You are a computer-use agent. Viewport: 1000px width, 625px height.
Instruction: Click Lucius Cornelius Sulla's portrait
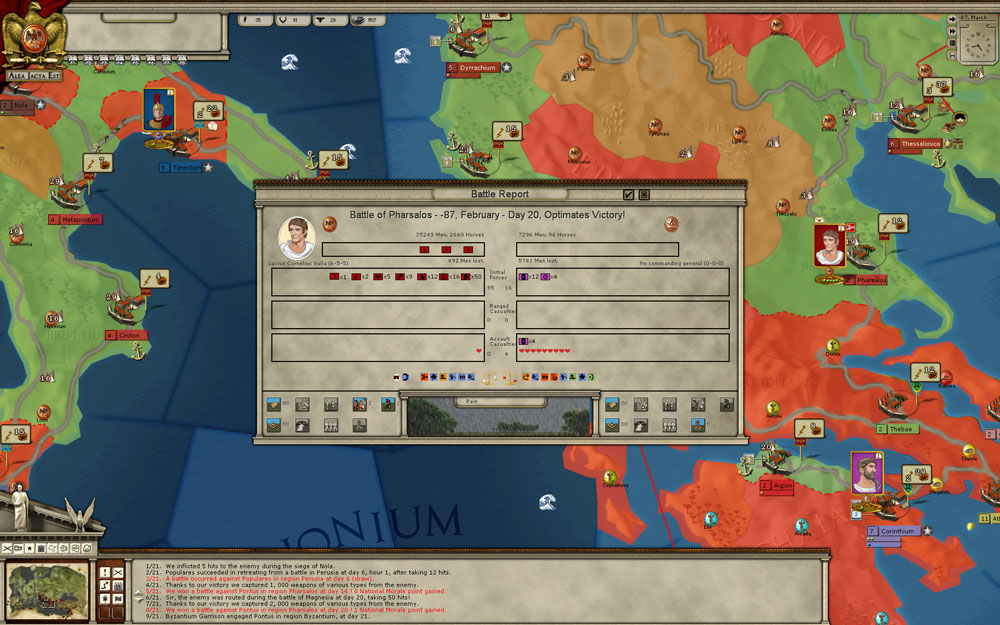click(x=297, y=236)
